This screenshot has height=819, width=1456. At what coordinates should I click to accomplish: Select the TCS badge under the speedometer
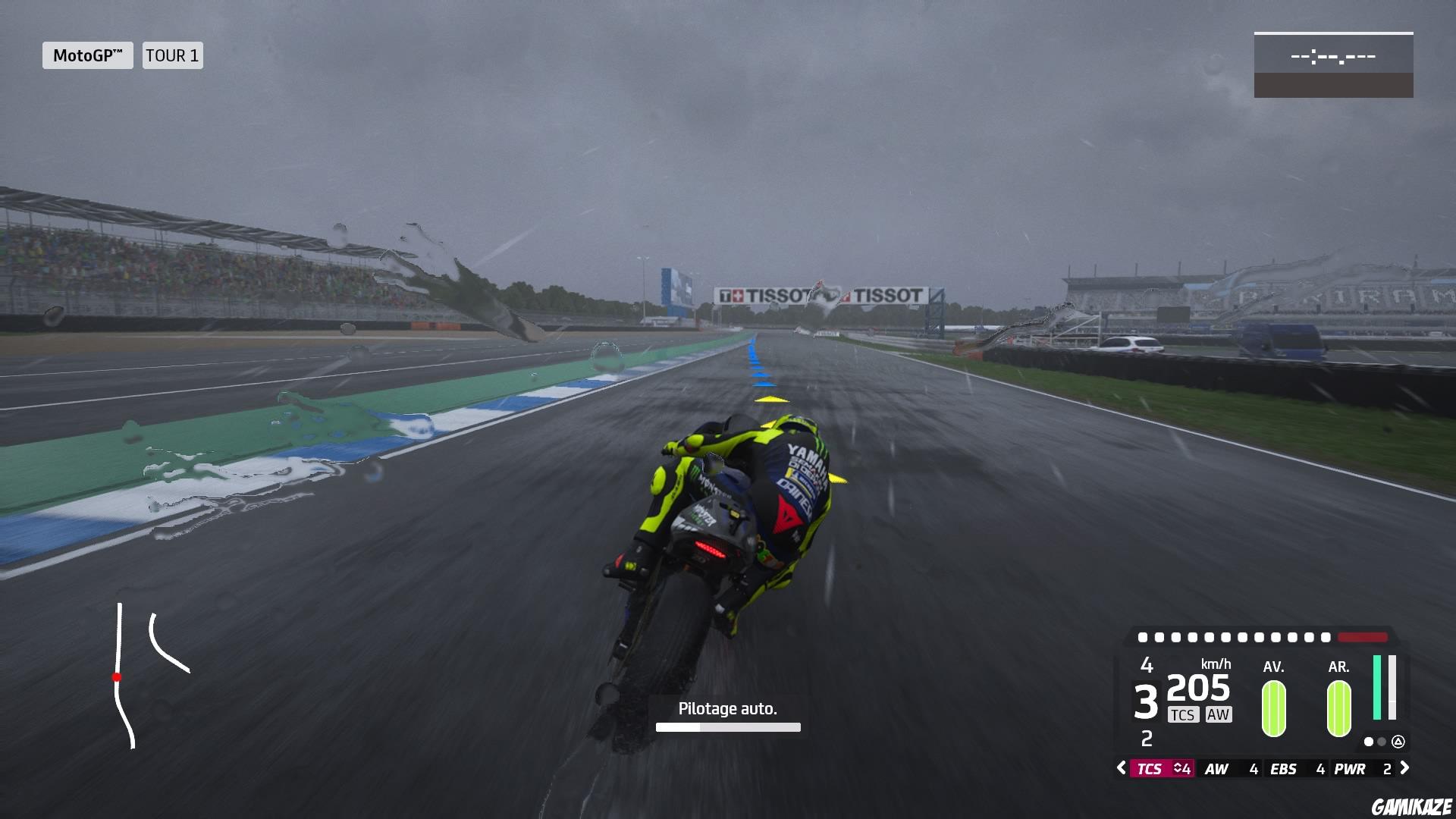[x=1184, y=715]
